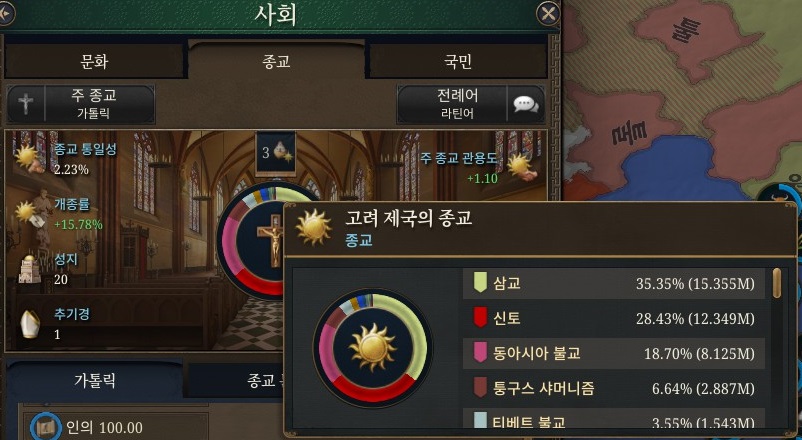This screenshot has width=802, height=440.
Task: Switch to the 문화 tab
Action: click(x=95, y=61)
